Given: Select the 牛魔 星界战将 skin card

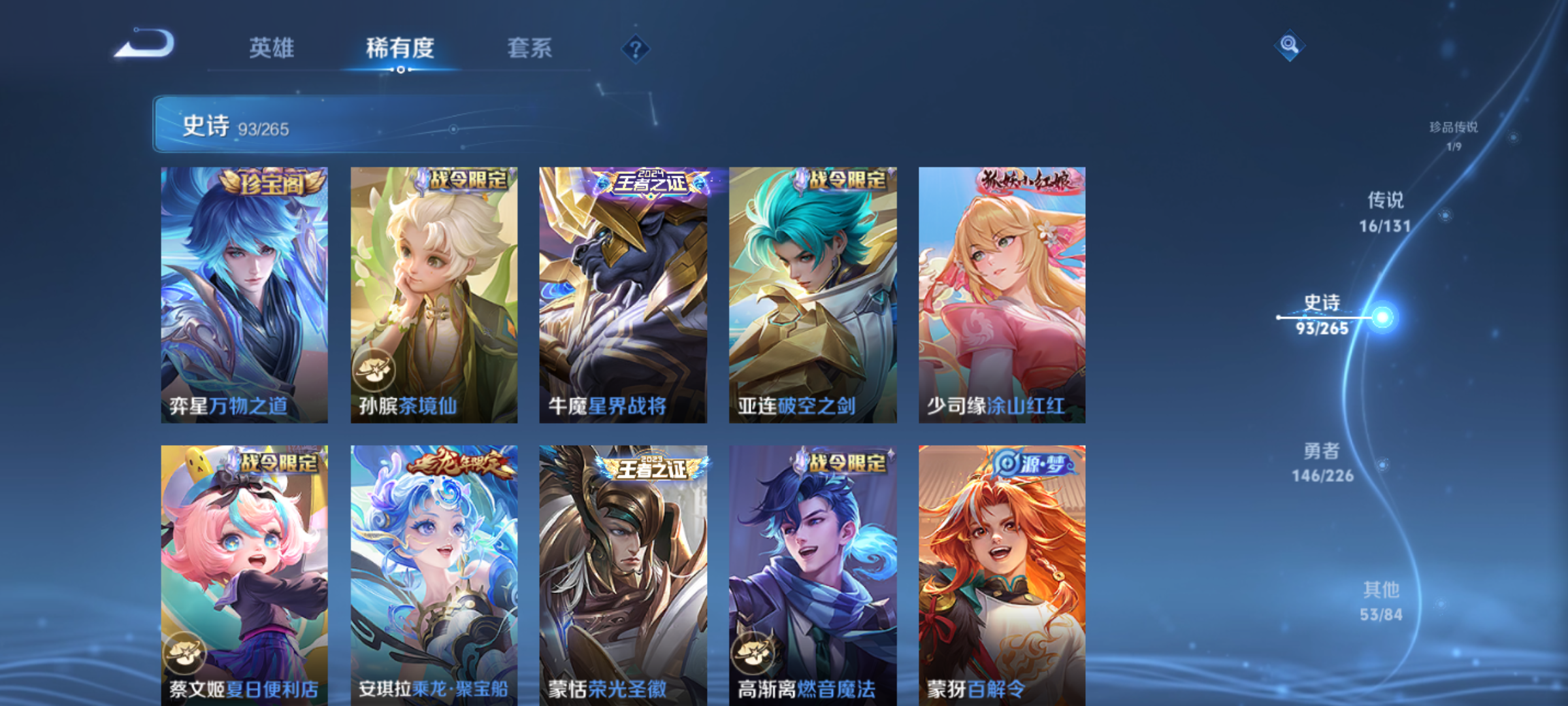Looking at the screenshot, I should click(x=623, y=294).
